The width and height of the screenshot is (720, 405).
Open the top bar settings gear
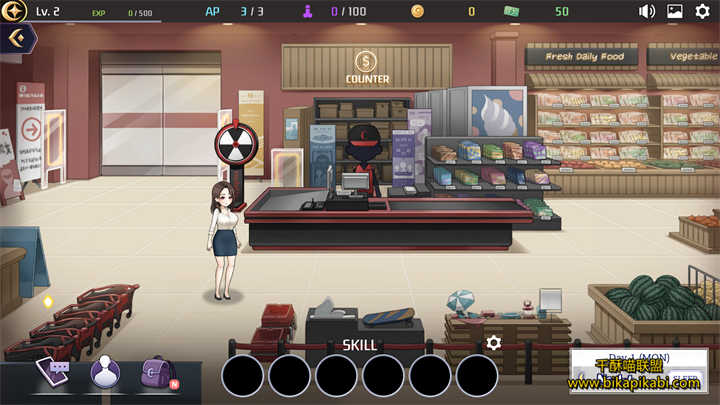(x=702, y=11)
